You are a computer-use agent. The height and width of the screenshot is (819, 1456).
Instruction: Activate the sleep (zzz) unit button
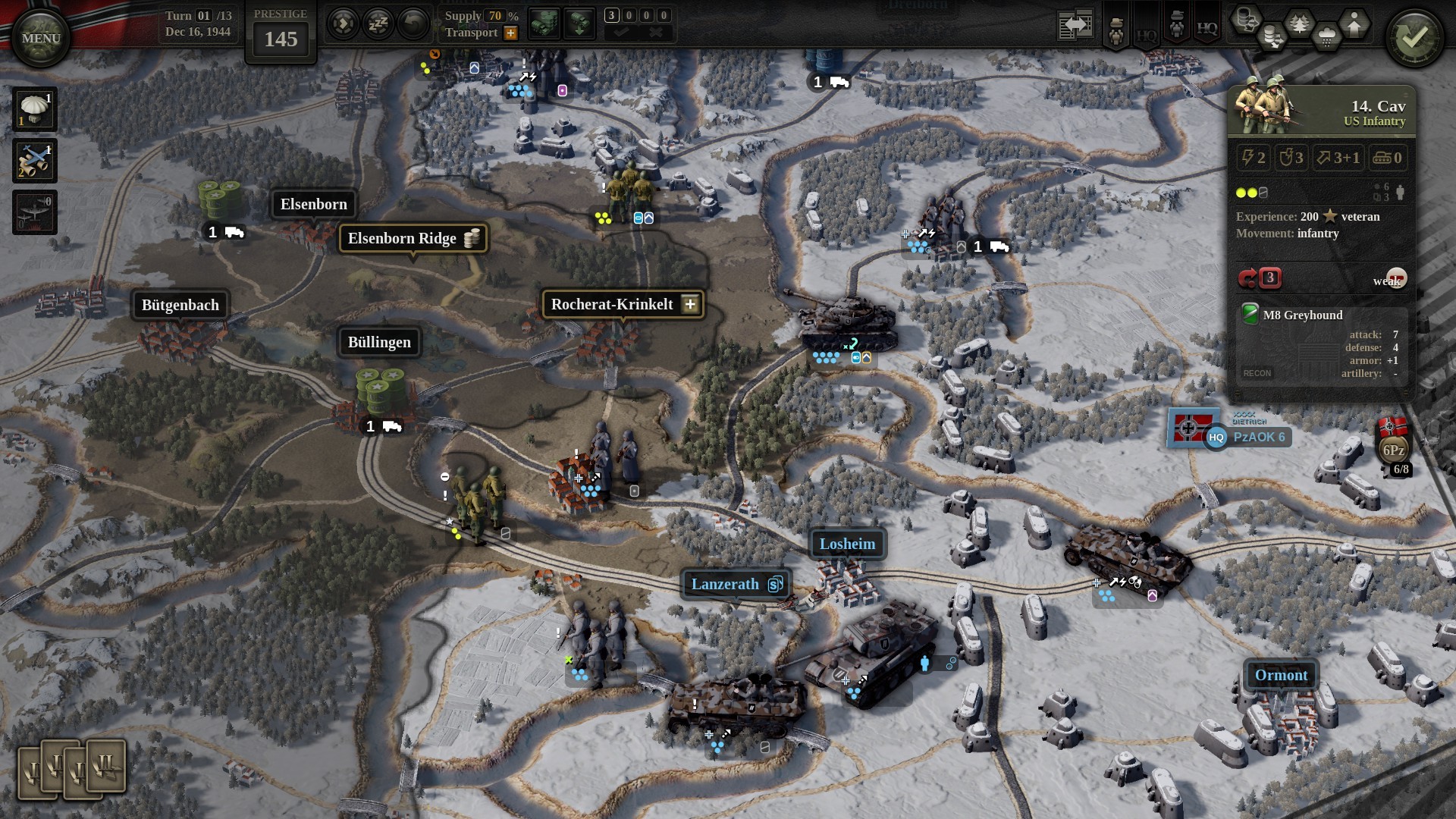click(378, 24)
